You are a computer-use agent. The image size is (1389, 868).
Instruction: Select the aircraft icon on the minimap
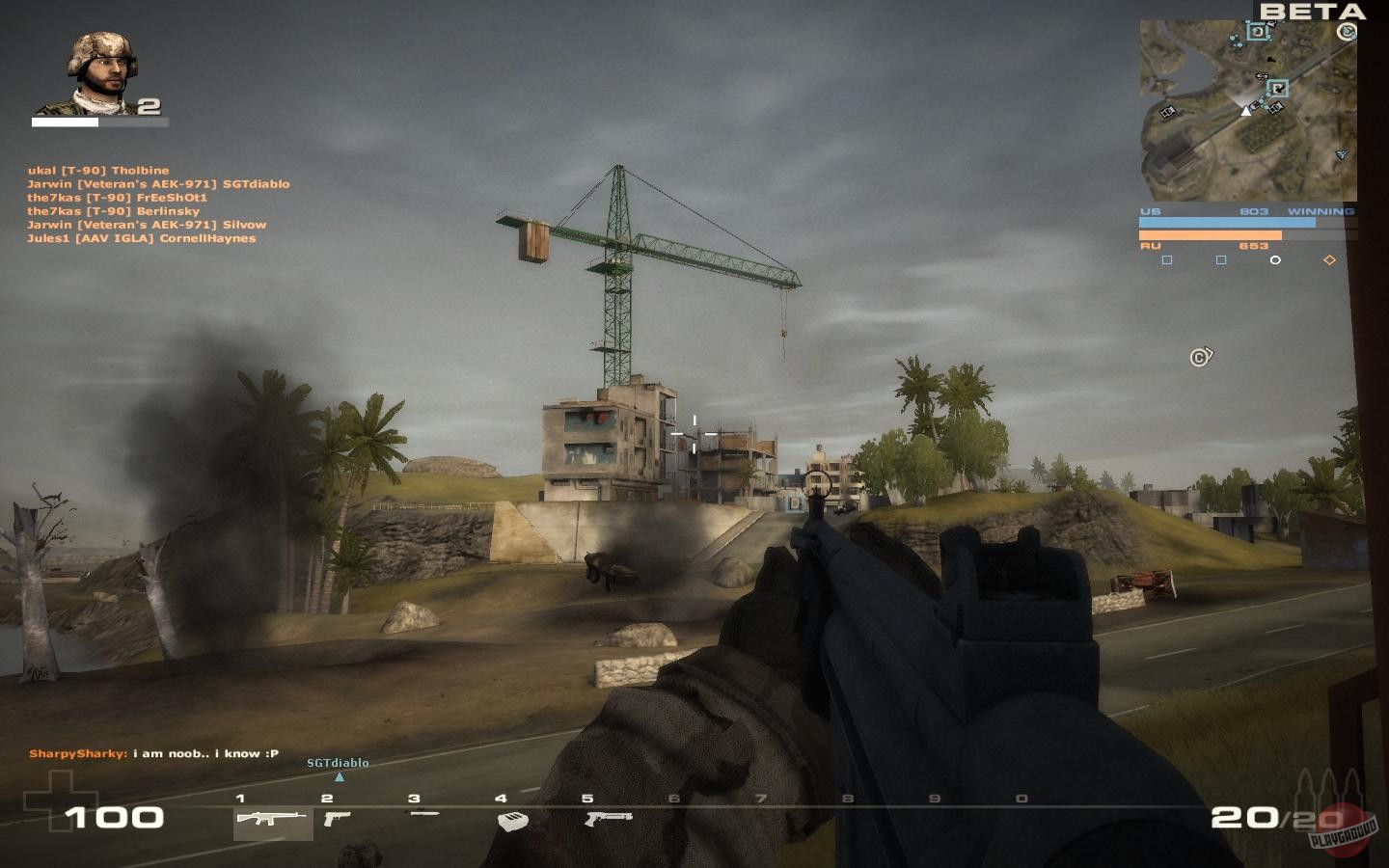(x=1341, y=154)
